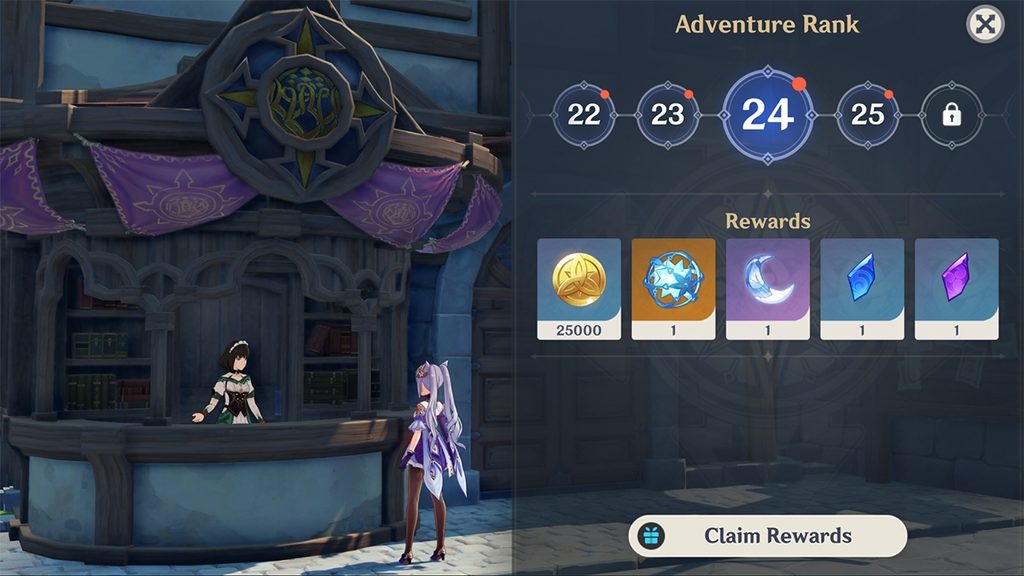Select the crescent moon Fragile Resin reward
Viewport: 1024px width, 576px height.
(767, 288)
